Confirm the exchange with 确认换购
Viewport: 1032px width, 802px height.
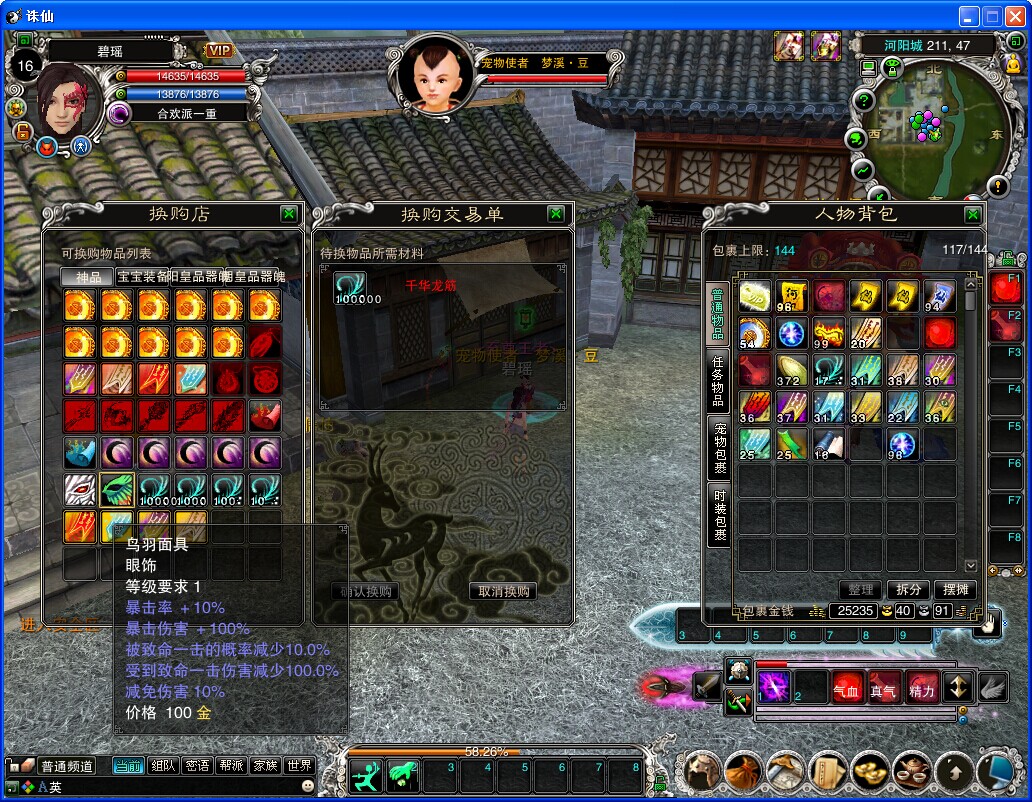tap(364, 591)
